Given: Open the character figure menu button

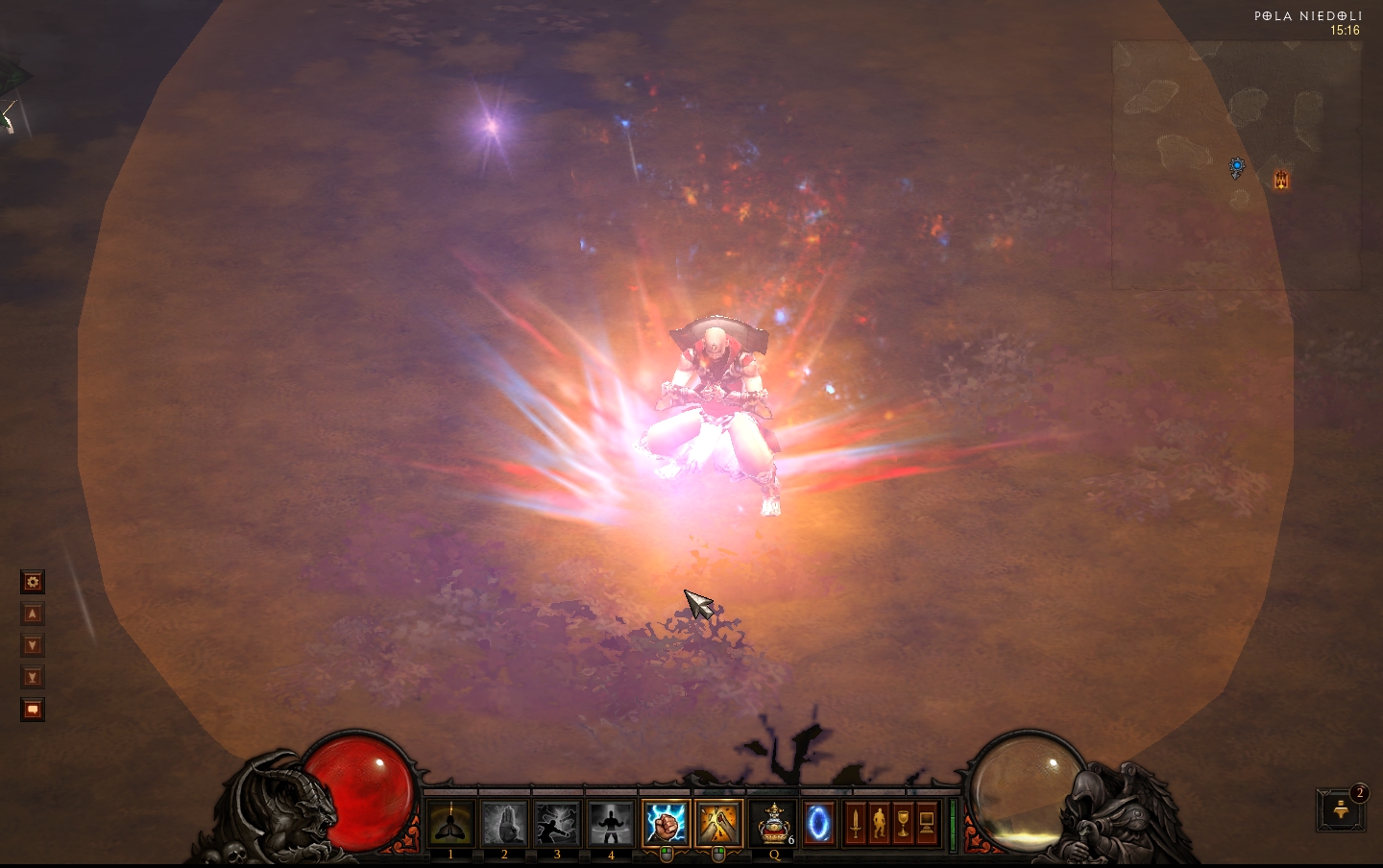Looking at the screenshot, I should click(879, 824).
